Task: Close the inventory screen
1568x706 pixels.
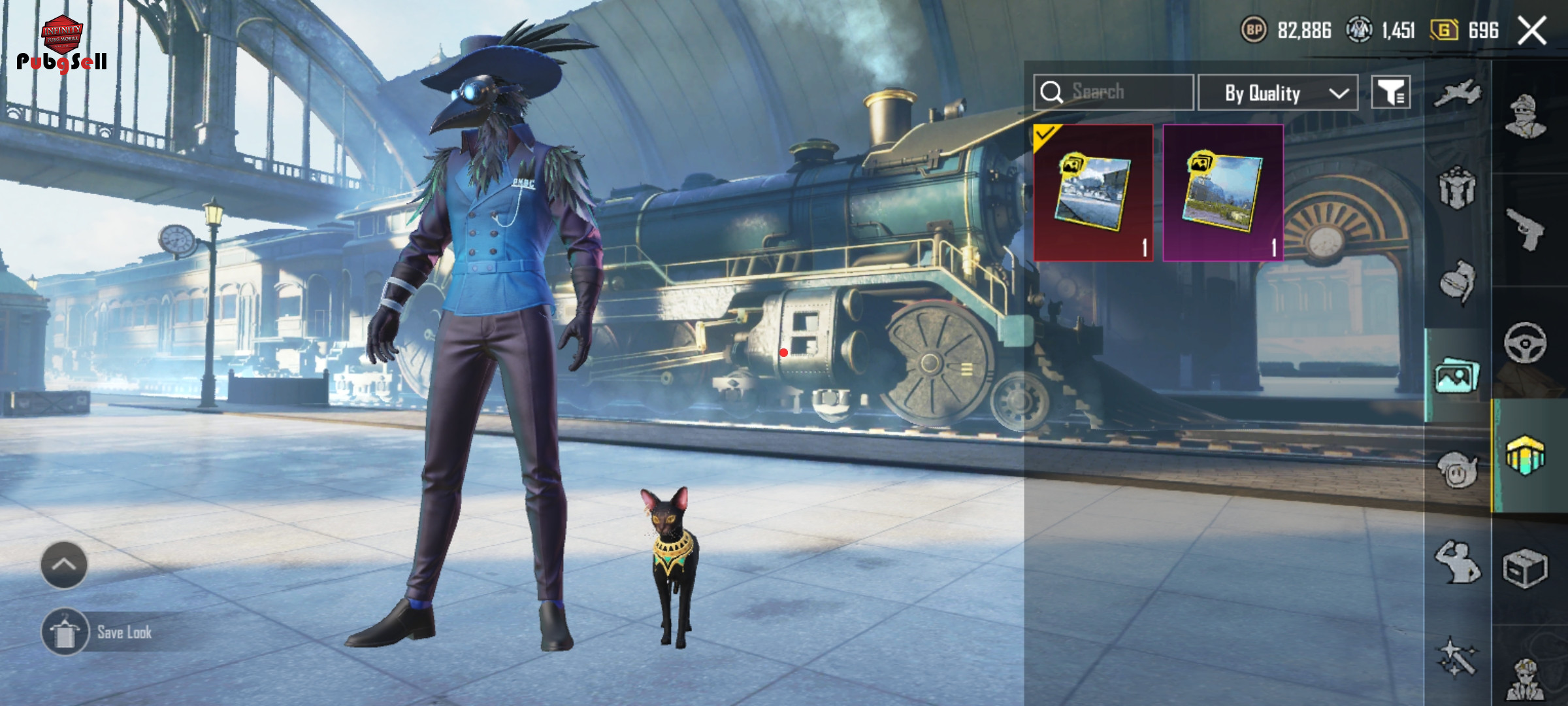Action: tap(1532, 31)
